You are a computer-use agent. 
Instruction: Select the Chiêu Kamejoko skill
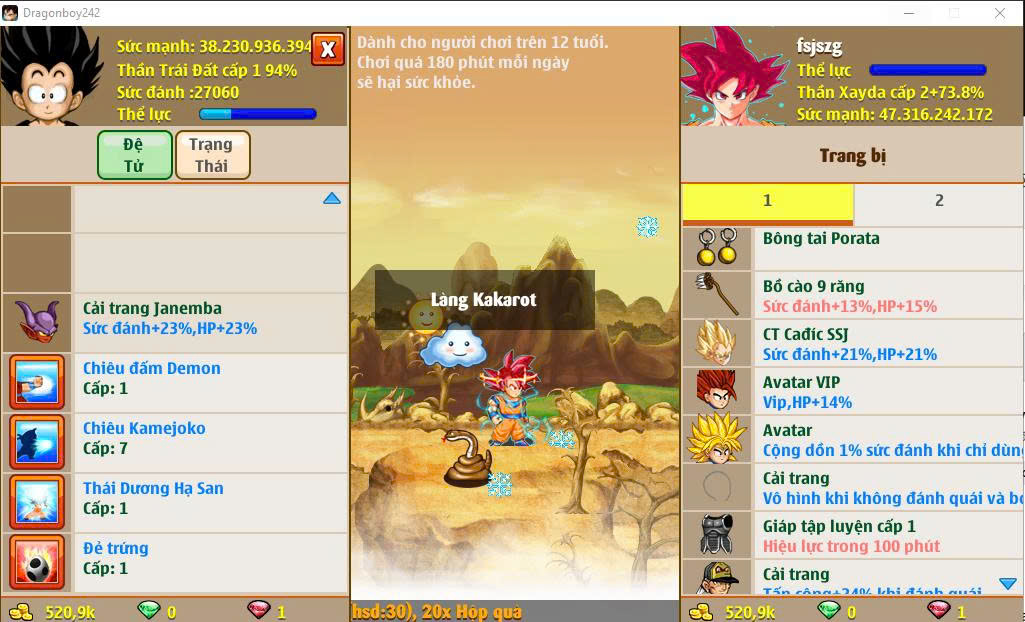pyautogui.click(x=175, y=439)
